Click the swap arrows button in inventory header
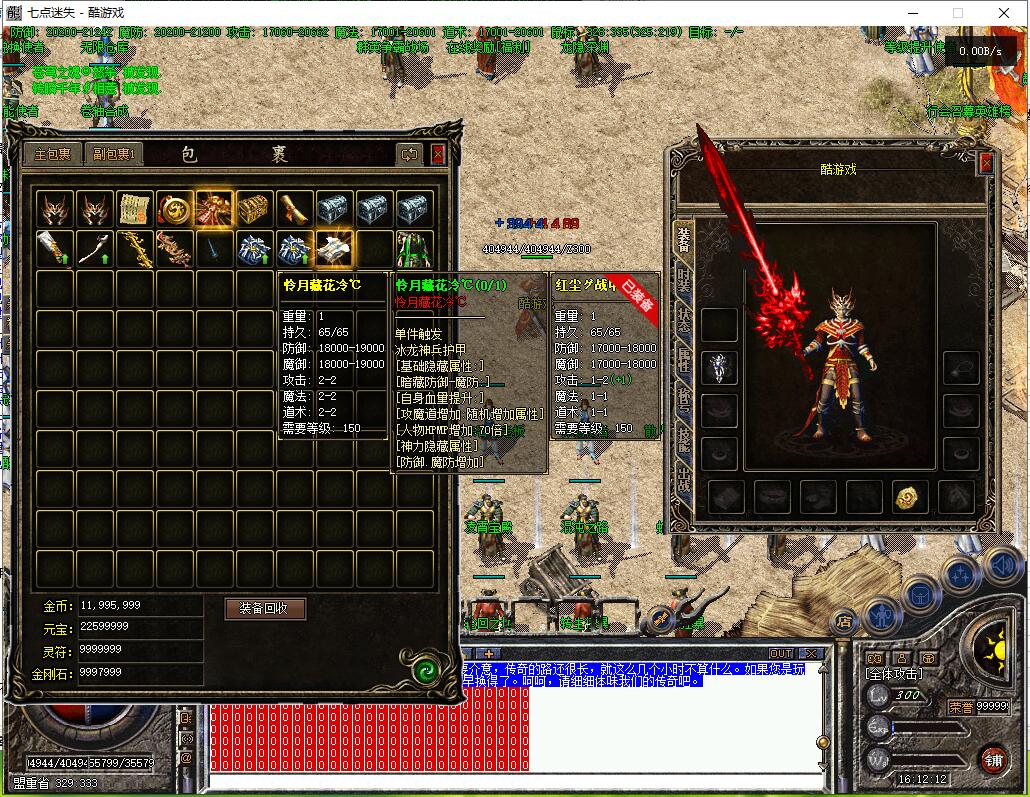The height and width of the screenshot is (797, 1030). click(409, 154)
